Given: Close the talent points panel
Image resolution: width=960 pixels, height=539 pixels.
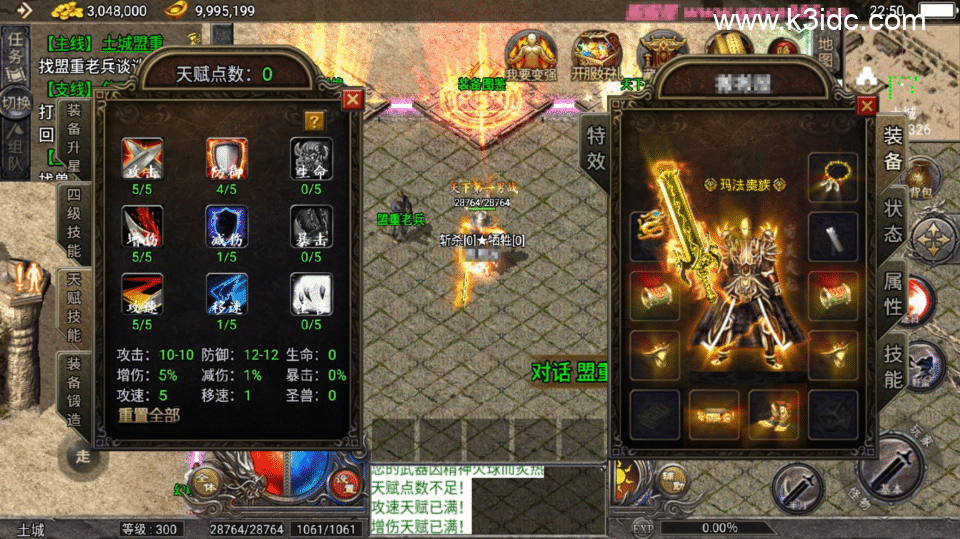Looking at the screenshot, I should [352, 99].
